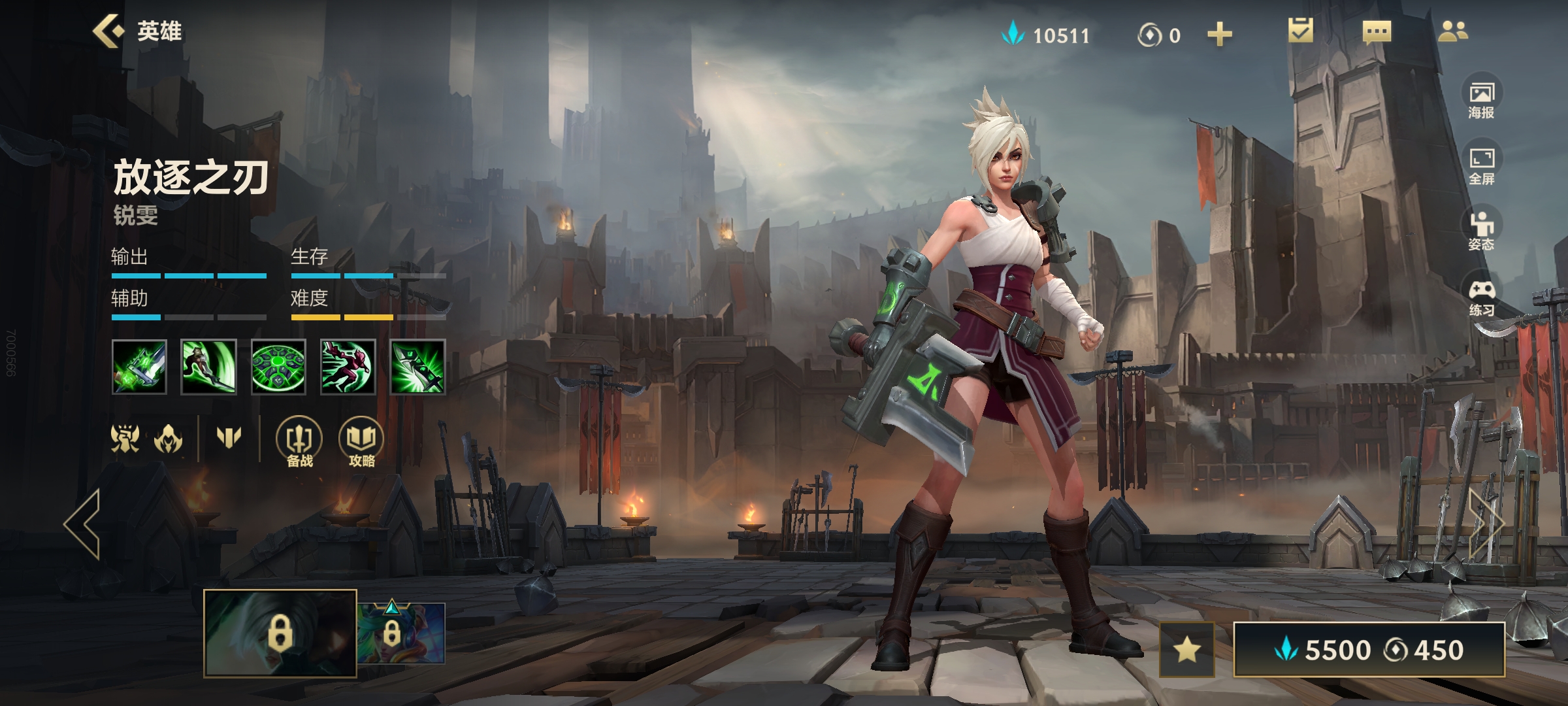
Task: Choose the locked colorful skin thumbnail
Action: pos(401,633)
